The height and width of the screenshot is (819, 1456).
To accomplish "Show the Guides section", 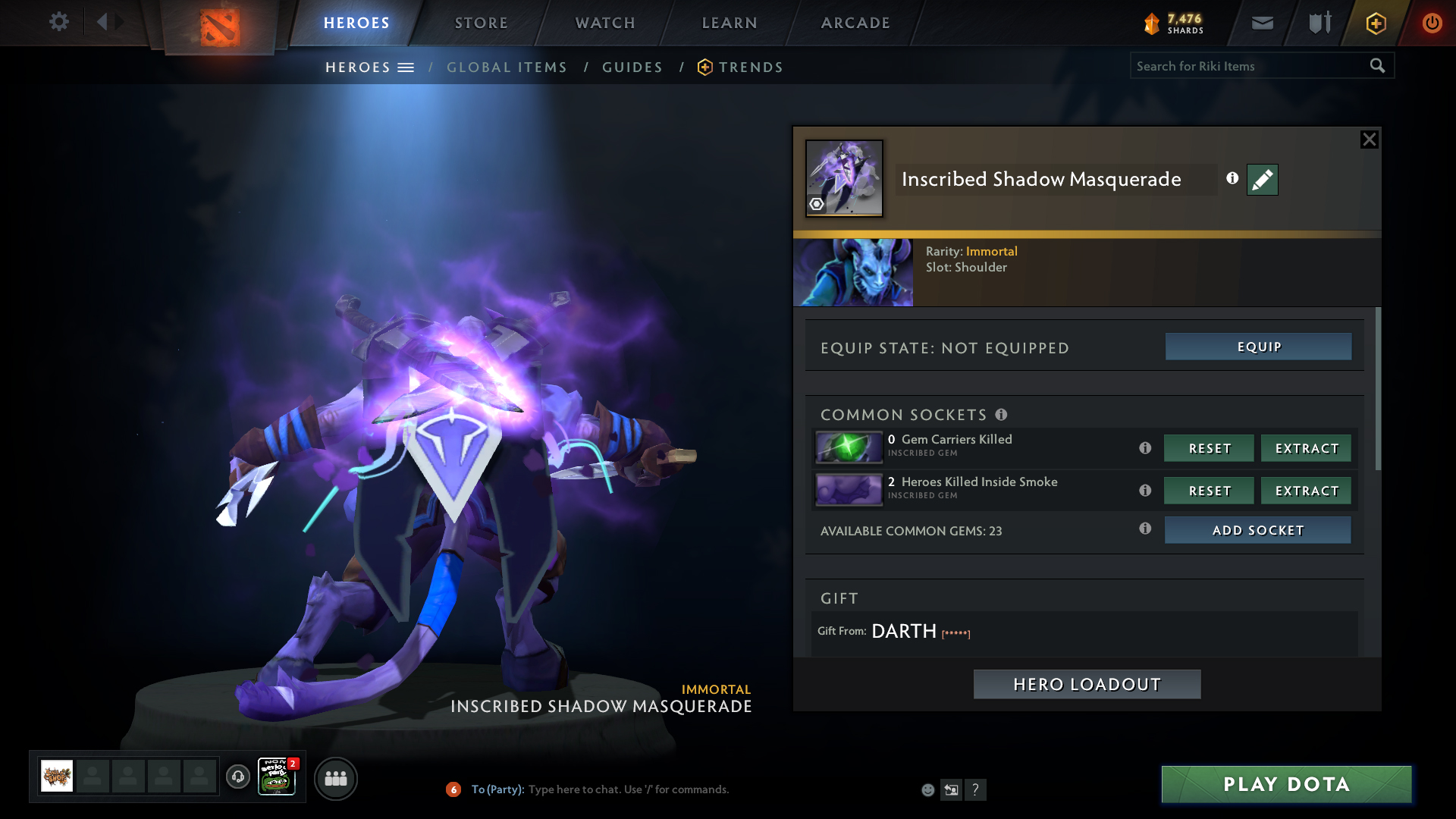I will tap(632, 67).
